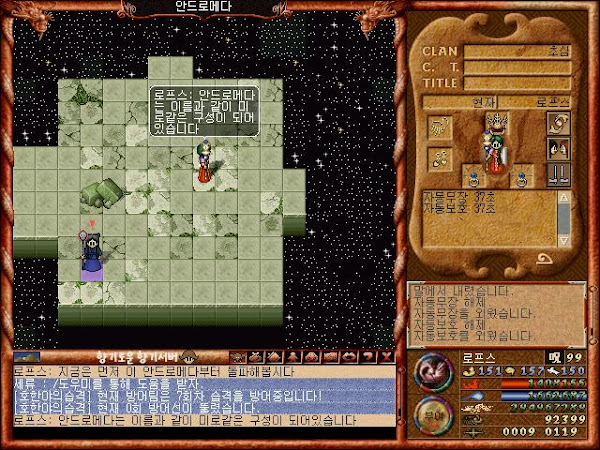Click the swirl symbol under the status list
The height and width of the screenshot is (450, 600).
point(547,259)
